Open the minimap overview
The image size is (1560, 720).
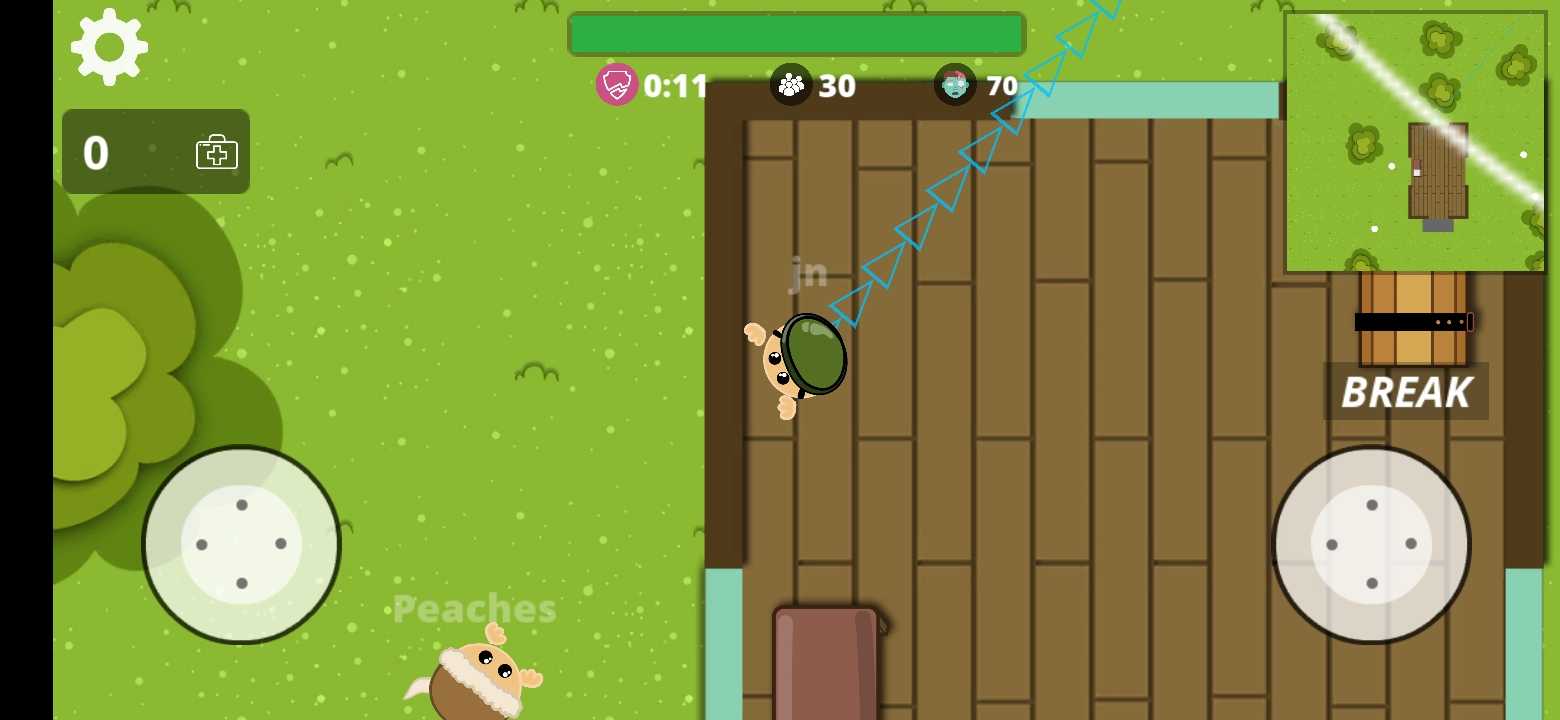click(x=1415, y=142)
